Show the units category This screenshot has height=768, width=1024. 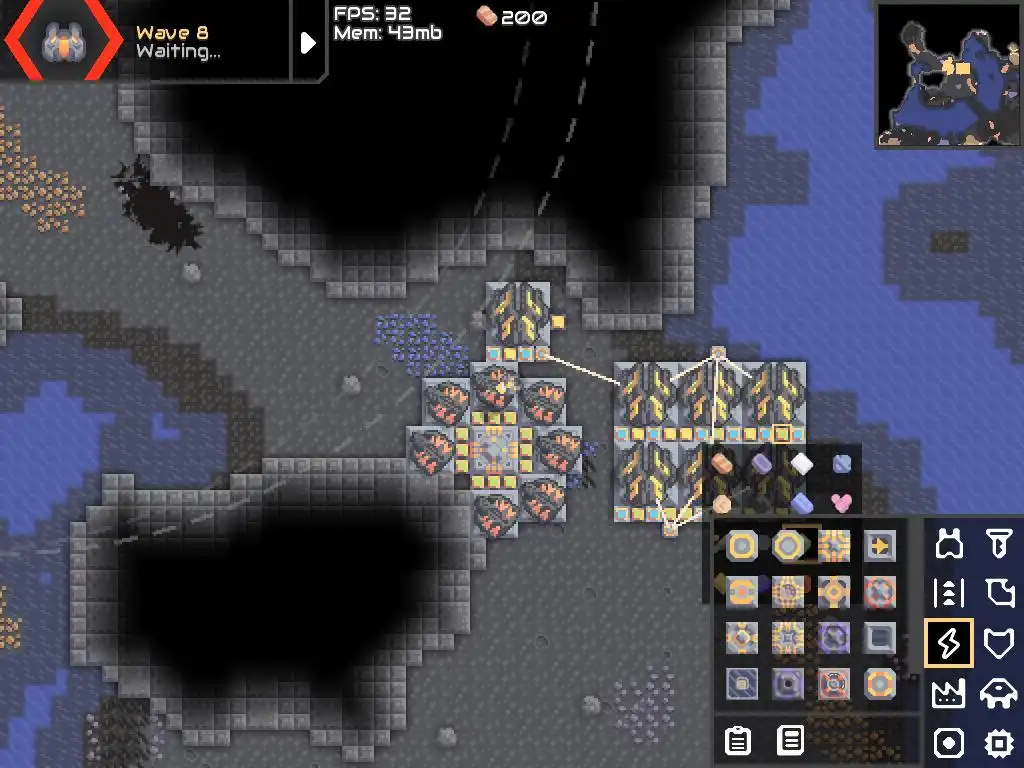coord(998,692)
